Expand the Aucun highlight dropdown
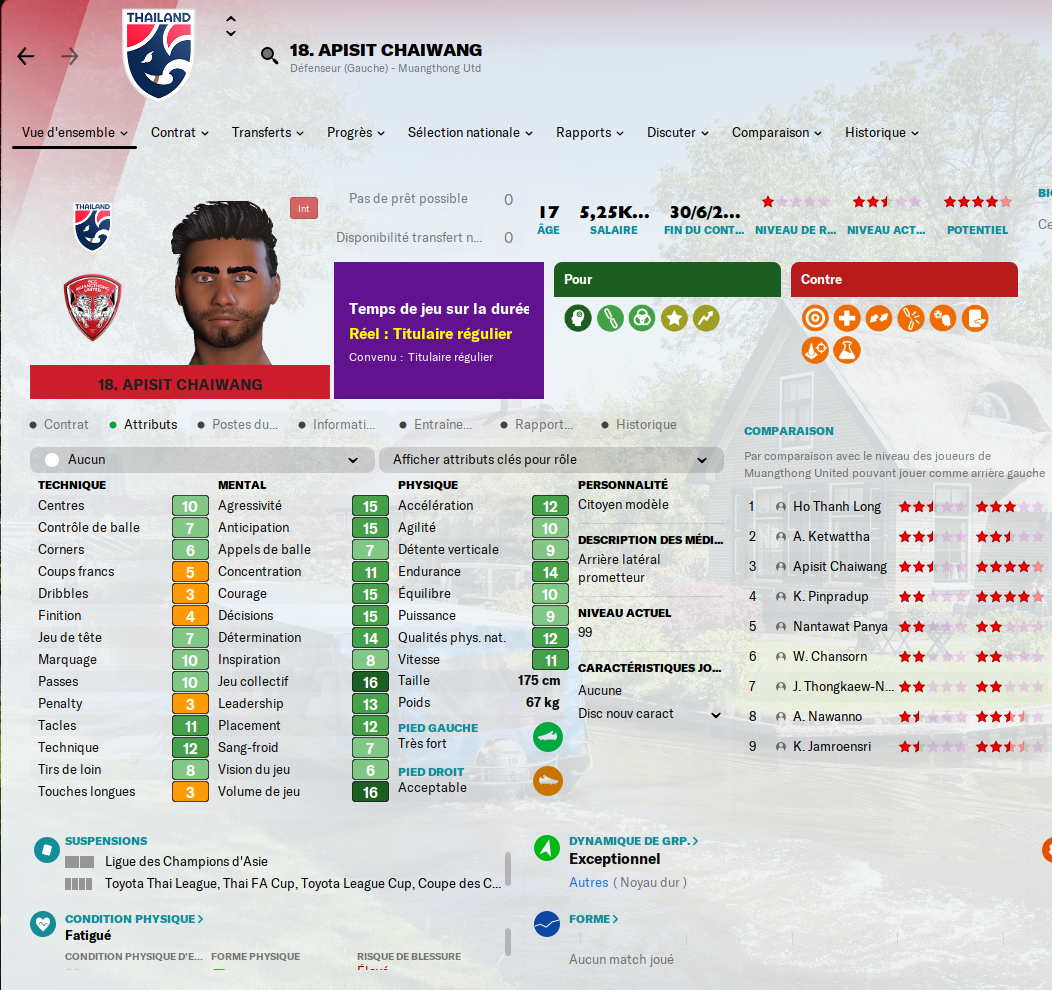This screenshot has height=990, width=1052. point(200,460)
